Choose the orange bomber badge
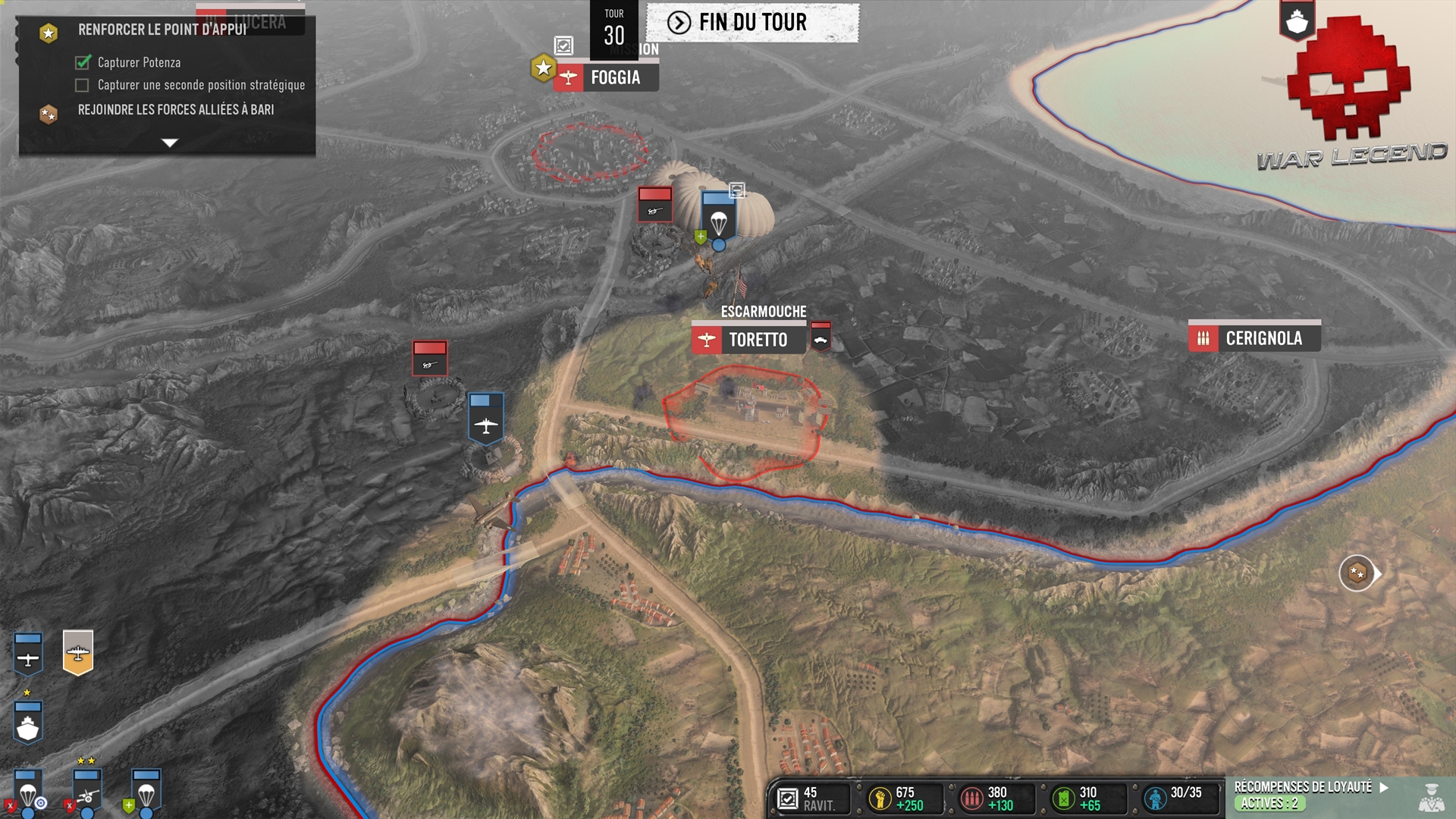1456x819 pixels. pos(78,652)
